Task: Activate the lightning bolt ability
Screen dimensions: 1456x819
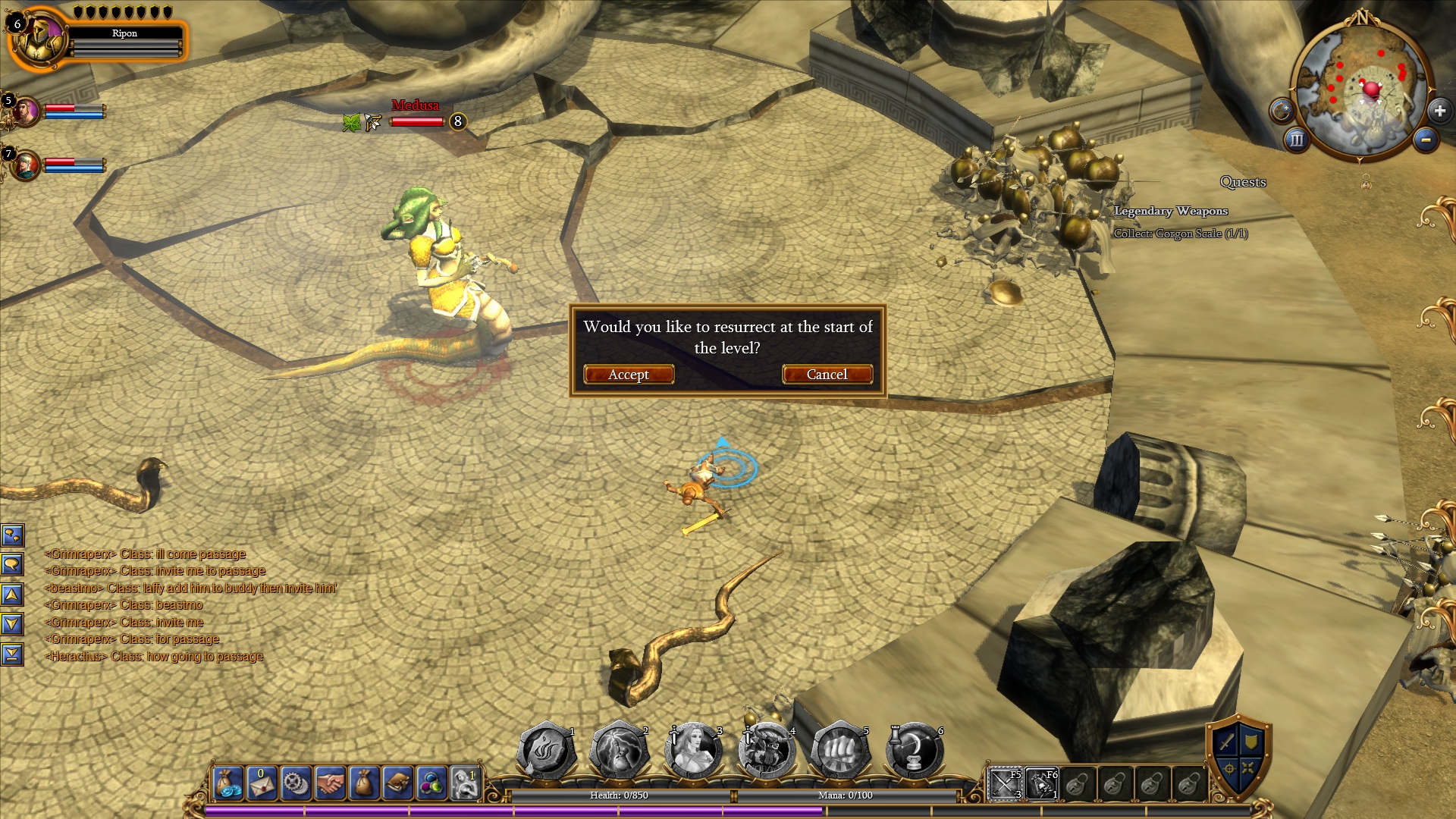Action: [x=620, y=751]
